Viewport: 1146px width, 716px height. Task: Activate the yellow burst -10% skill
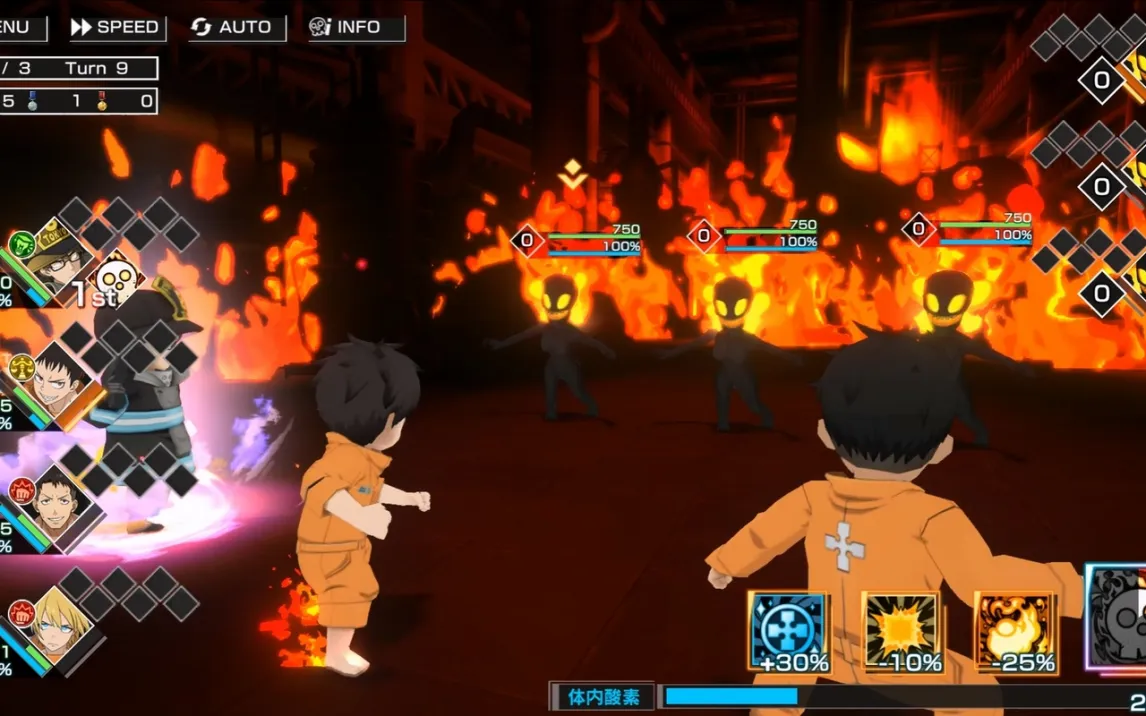click(x=902, y=632)
